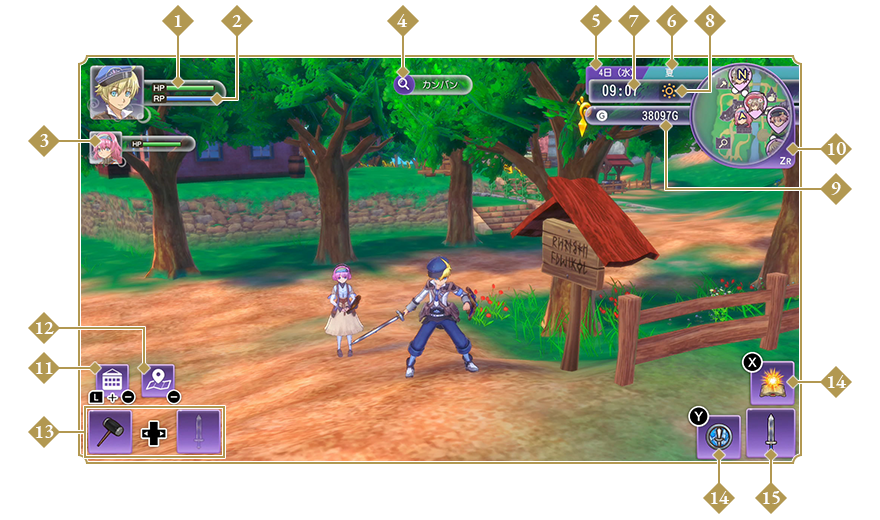Click the カンバン search prompt
Viewport: 880px width, 520px height.
[433, 85]
